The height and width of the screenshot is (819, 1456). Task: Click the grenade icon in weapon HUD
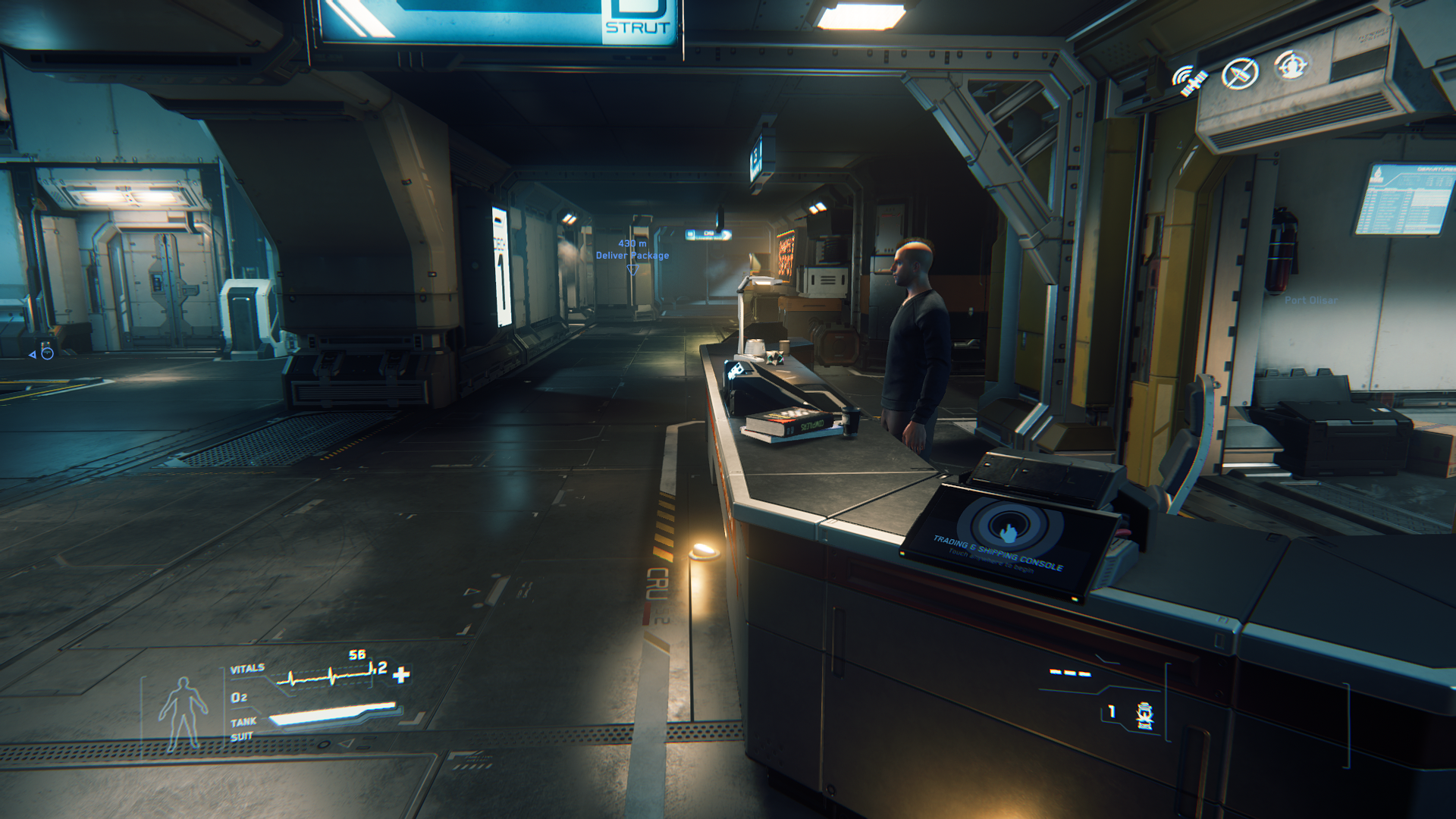(1144, 715)
